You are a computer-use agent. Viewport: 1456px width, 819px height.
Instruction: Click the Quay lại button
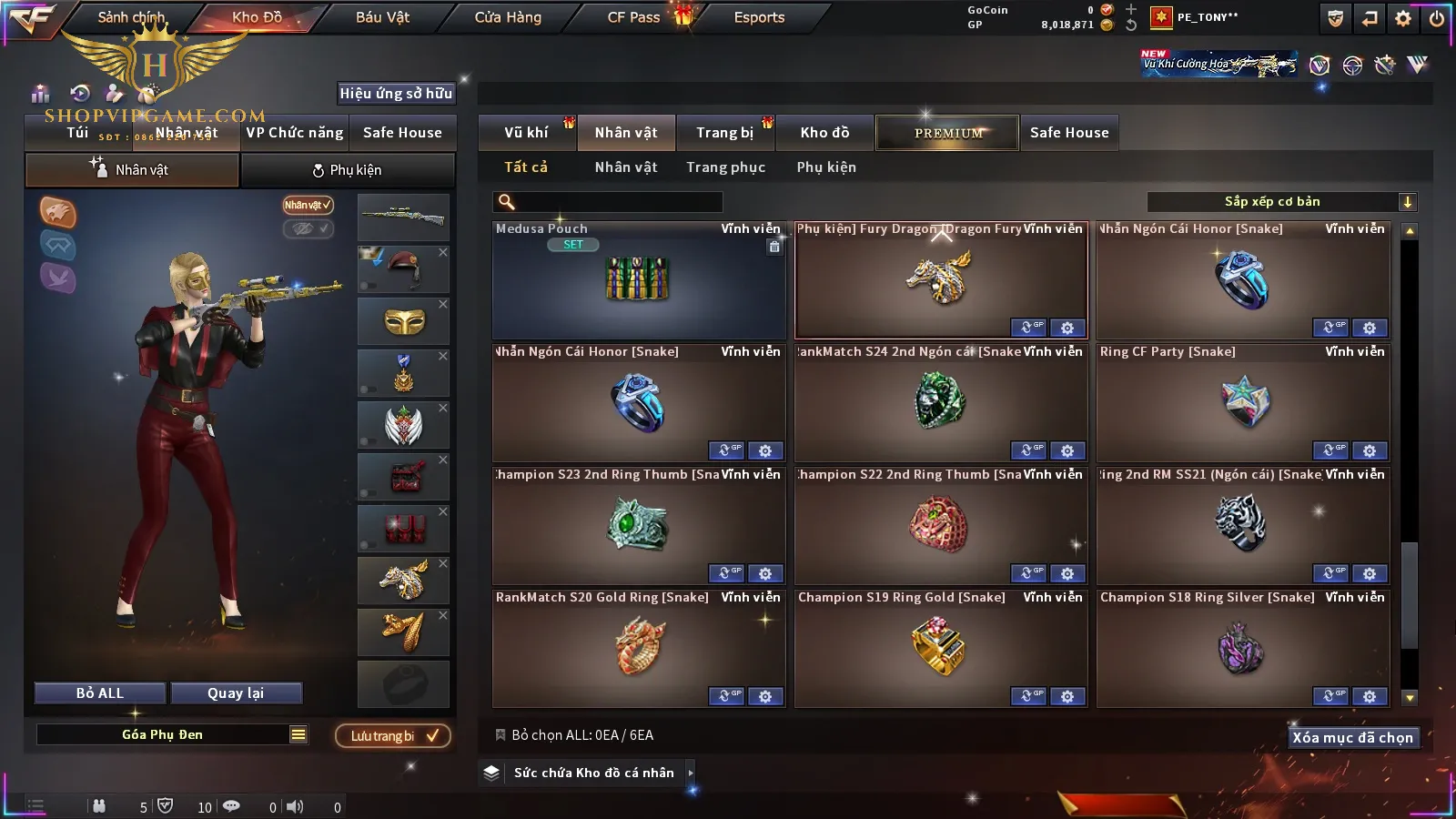pyautogui.click(x=236, y=693)
